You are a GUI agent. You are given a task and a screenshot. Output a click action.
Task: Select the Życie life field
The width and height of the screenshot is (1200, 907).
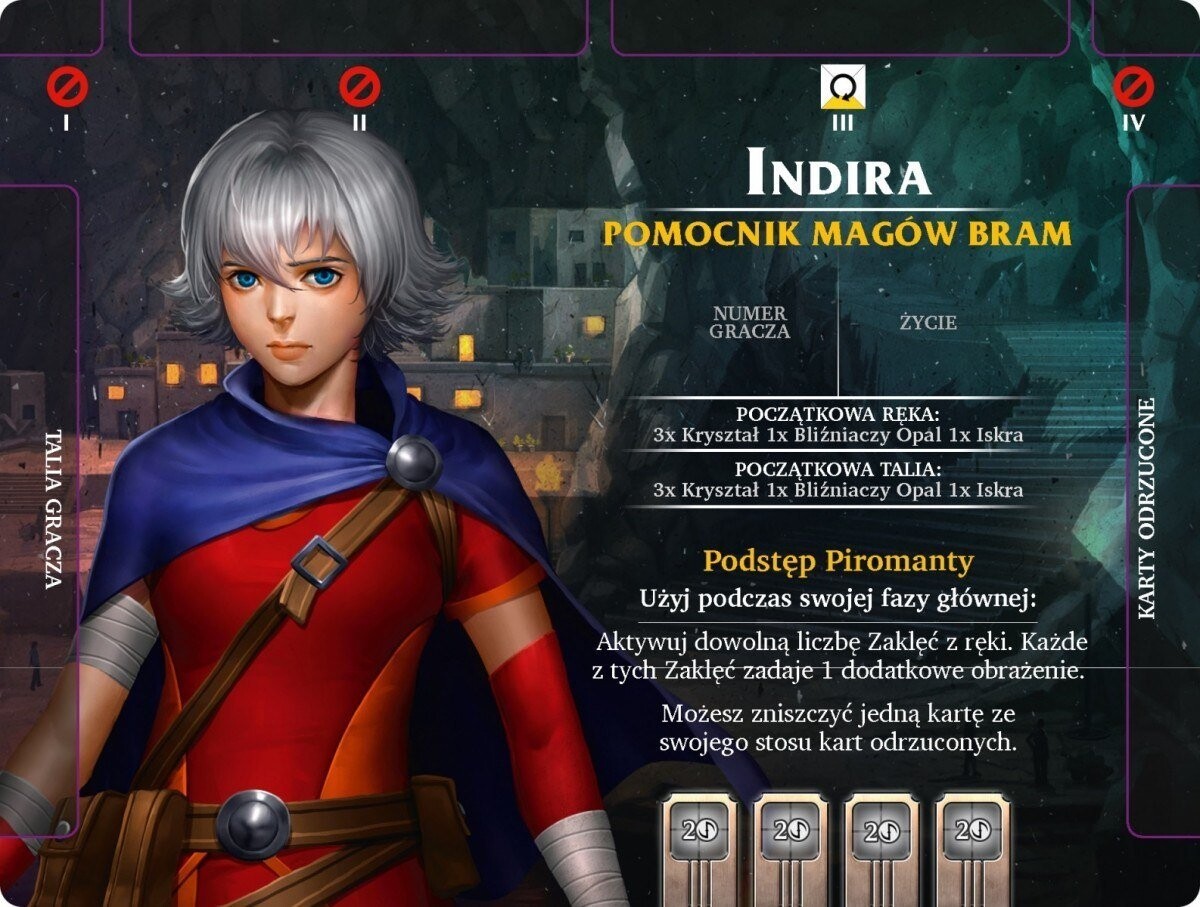pyautogui.click(x=927, y=323)
